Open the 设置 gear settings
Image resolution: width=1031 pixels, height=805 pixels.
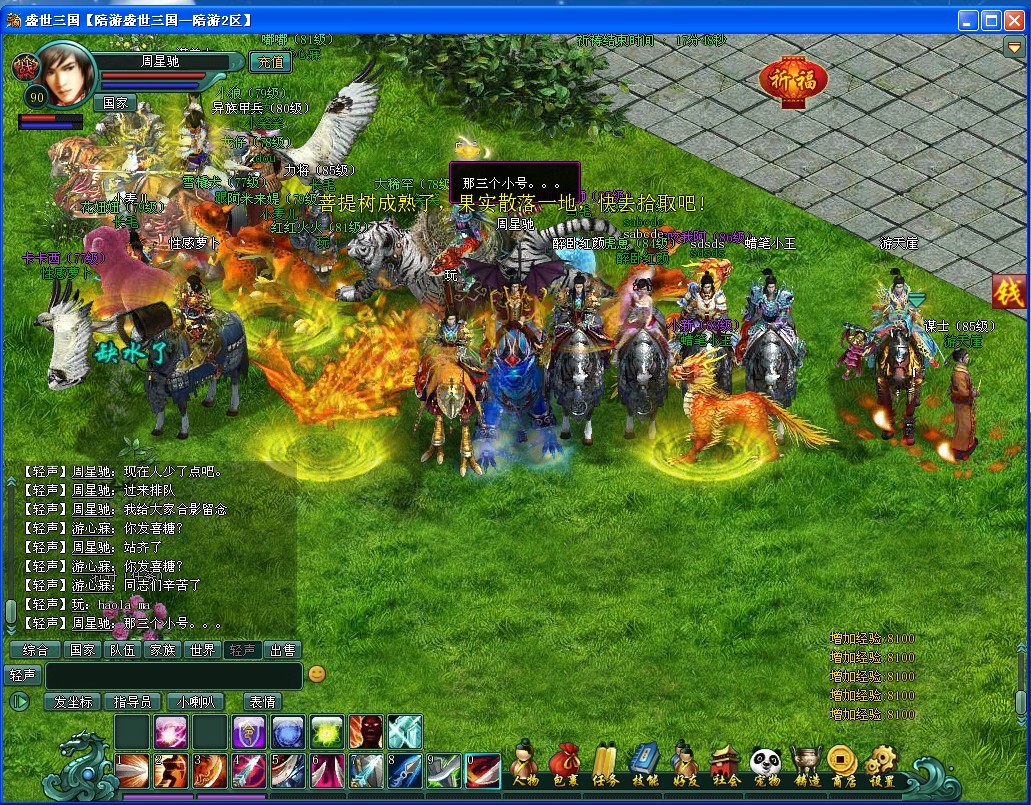click(881, 763)
